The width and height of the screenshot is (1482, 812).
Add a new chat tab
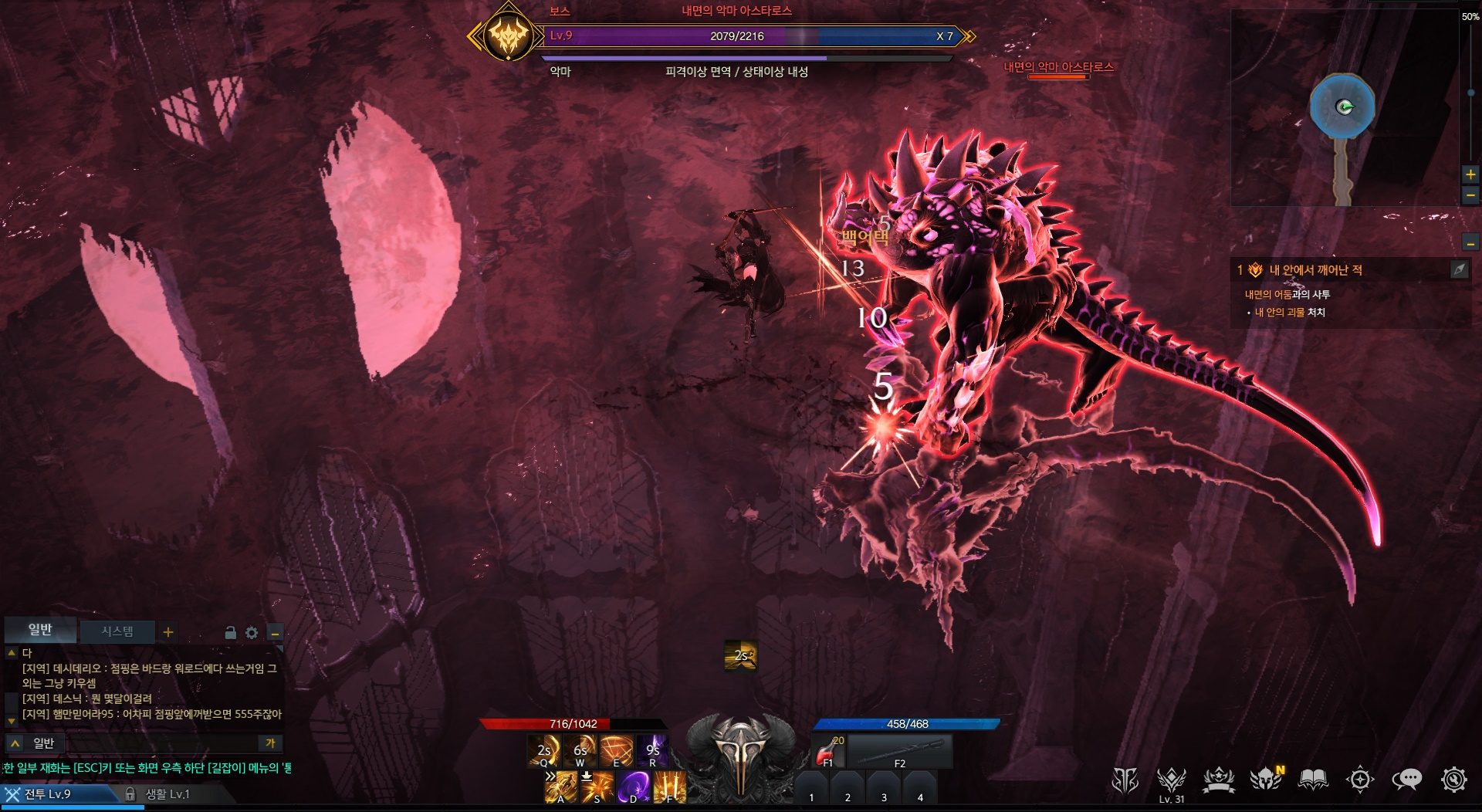(168, 632)
